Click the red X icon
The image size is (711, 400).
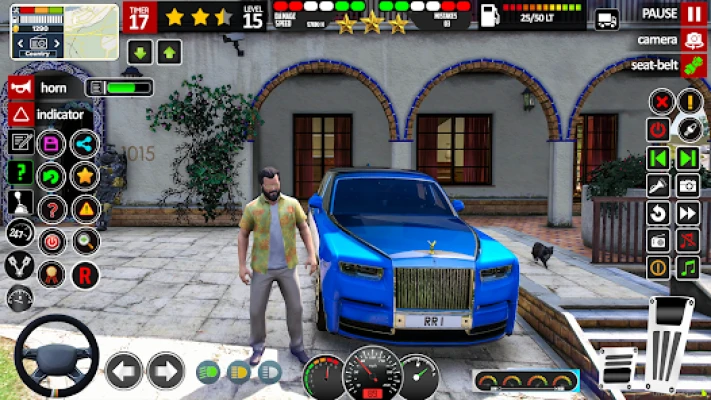point(659,102)
